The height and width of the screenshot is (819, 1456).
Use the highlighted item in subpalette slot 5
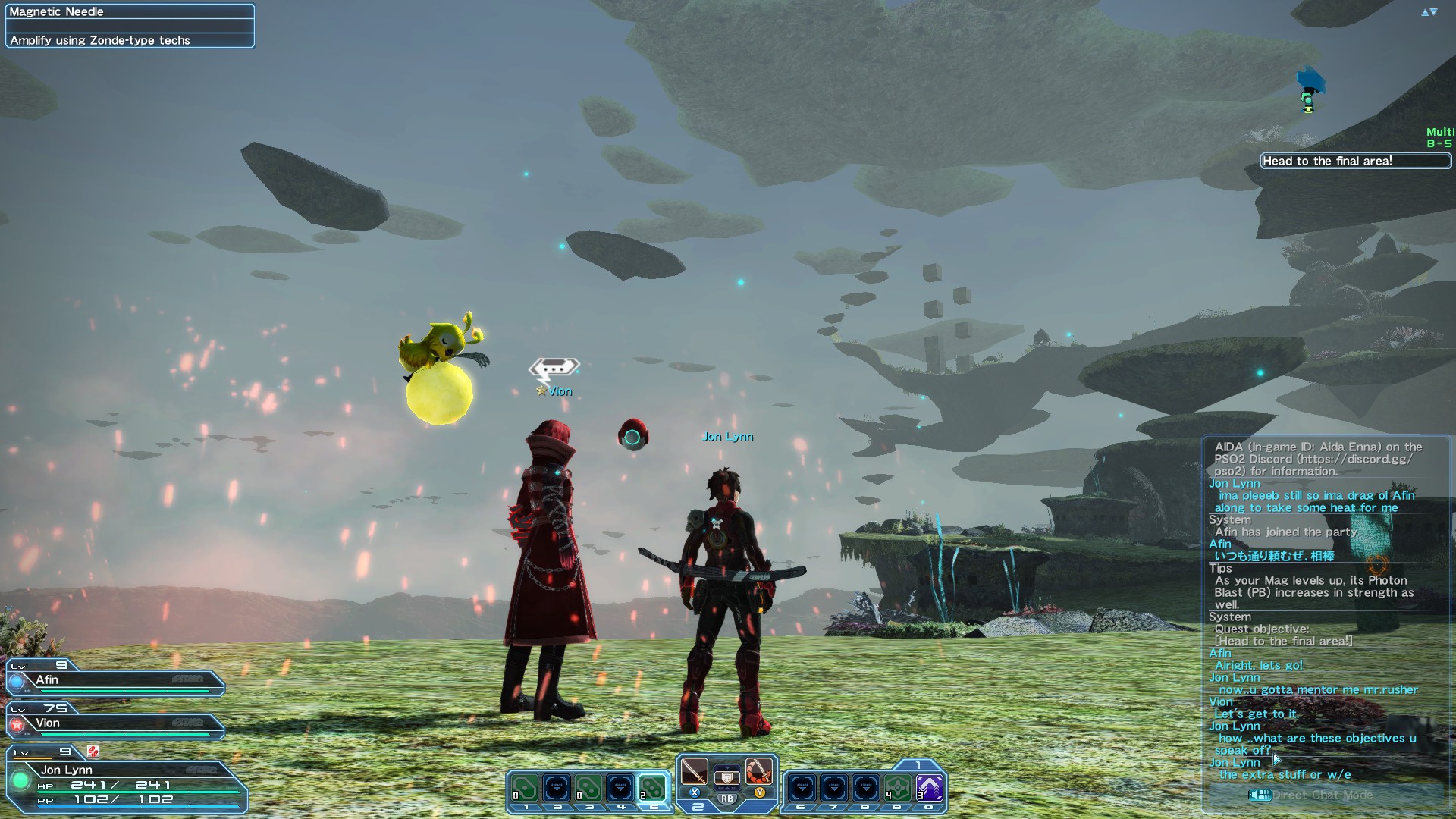(654, 789)
